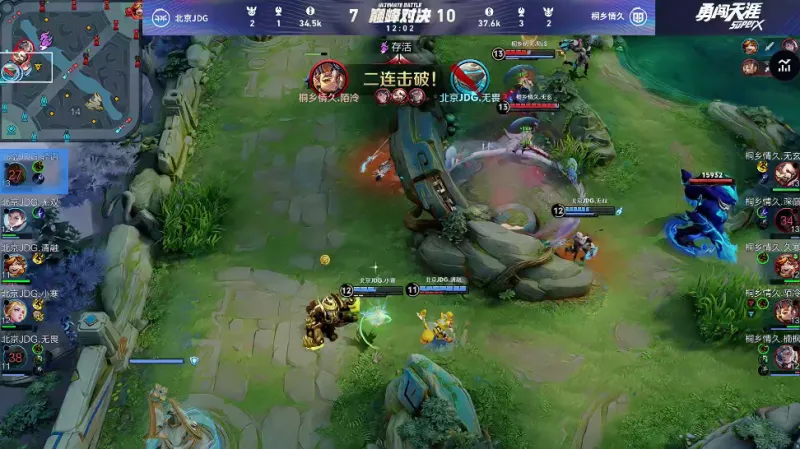Screen dimensions: 800x449
Task: Click the 桐乡情久 team logo
Action: (640, 16)
